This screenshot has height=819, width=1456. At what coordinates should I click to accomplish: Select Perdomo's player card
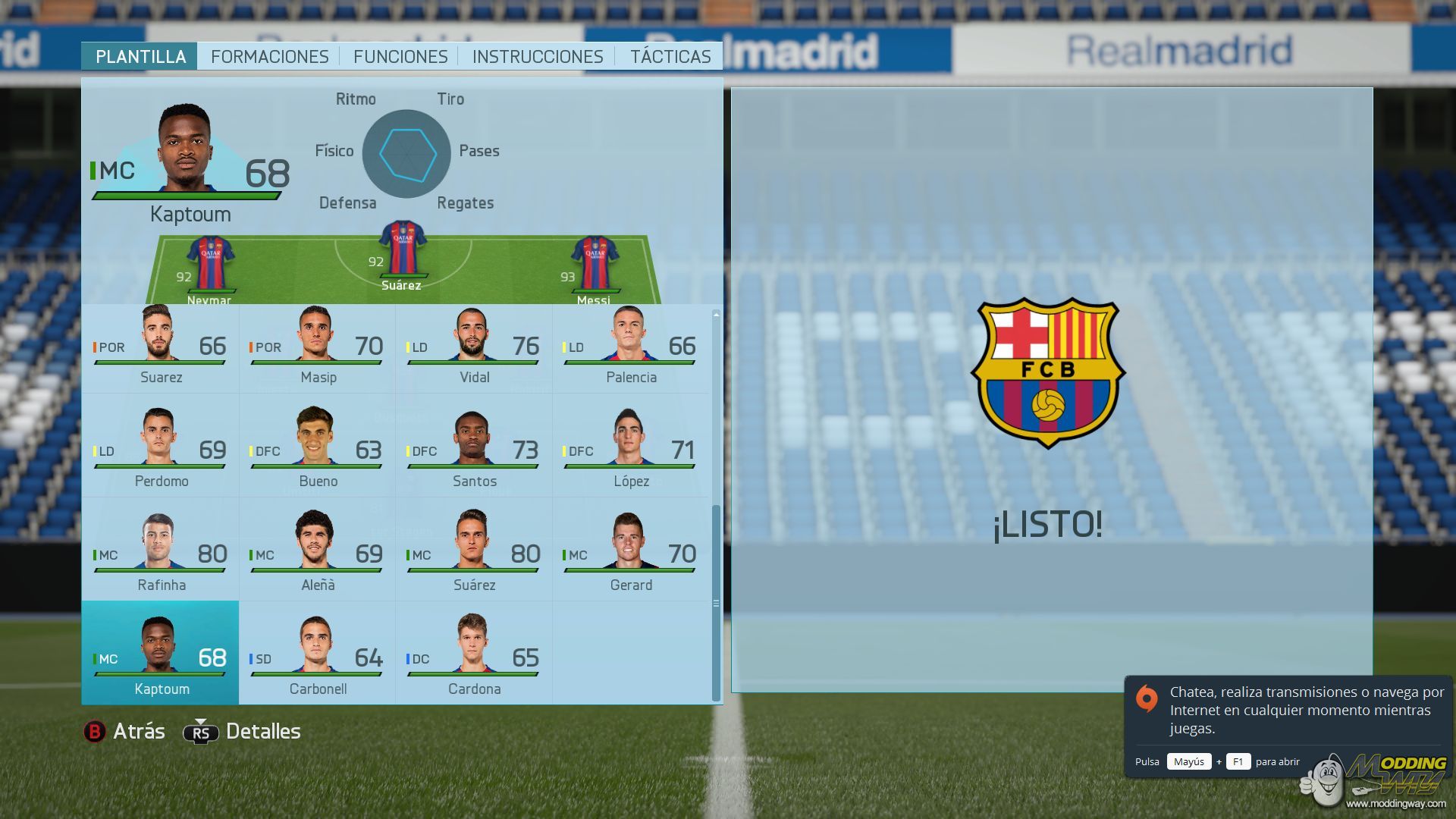[x=161, y=451]
